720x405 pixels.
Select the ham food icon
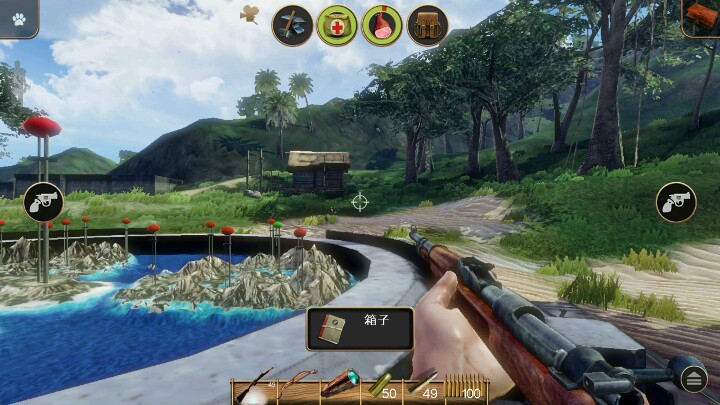point(382,25)
